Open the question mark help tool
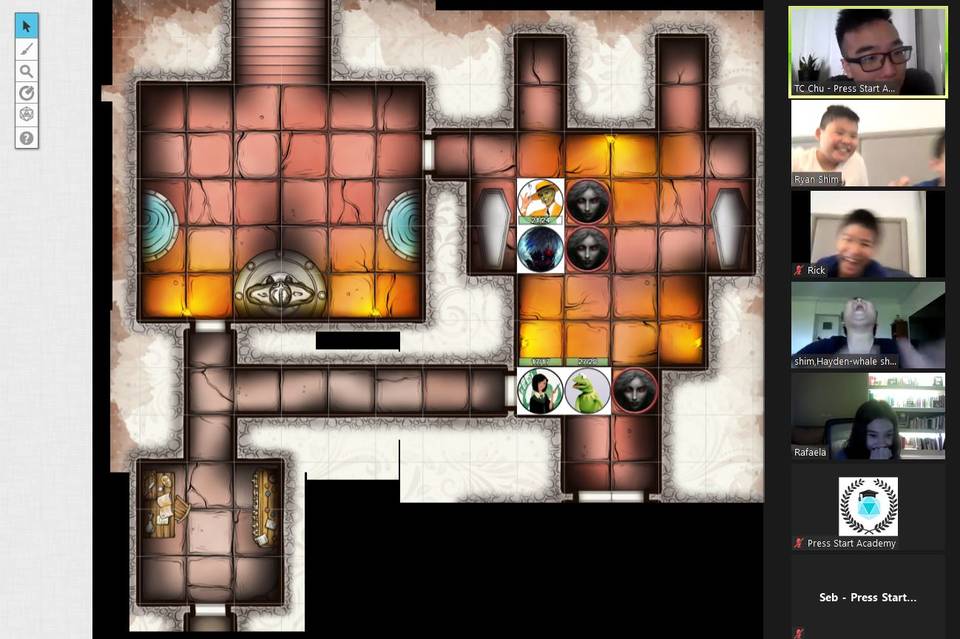 (27, 138)
